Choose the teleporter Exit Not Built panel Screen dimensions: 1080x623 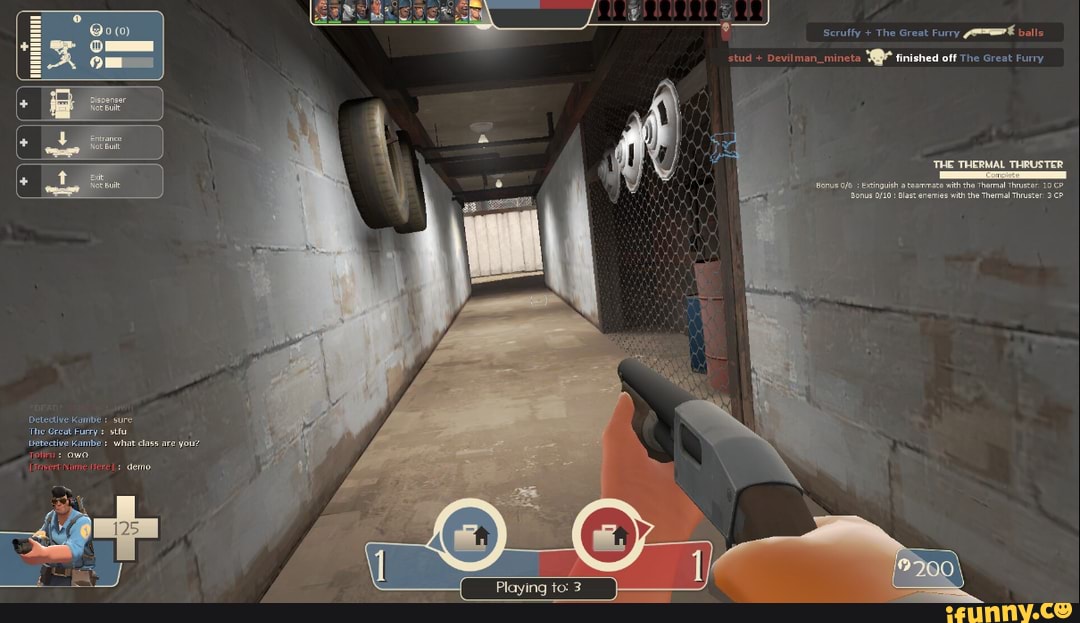pos(90,181)
